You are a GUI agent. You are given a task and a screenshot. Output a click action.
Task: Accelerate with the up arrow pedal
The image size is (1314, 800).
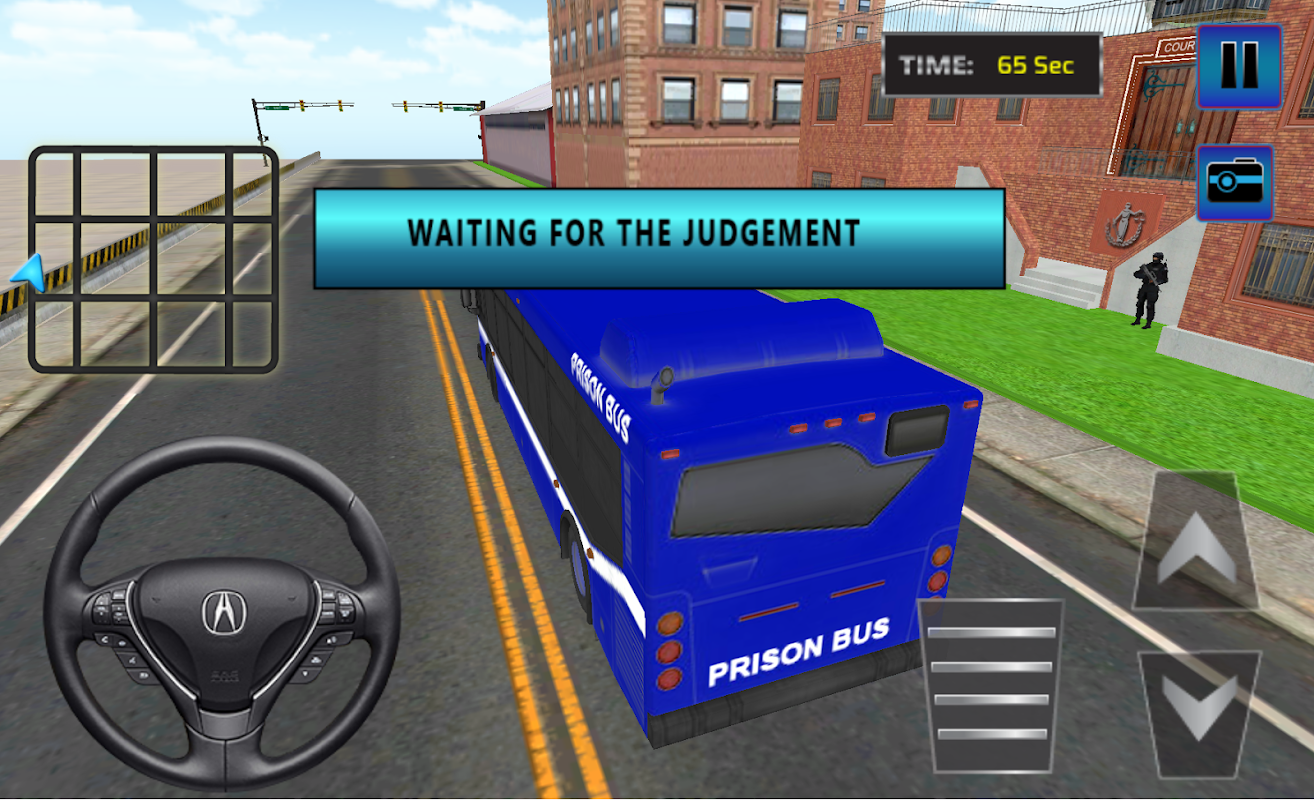point(1196,543)
